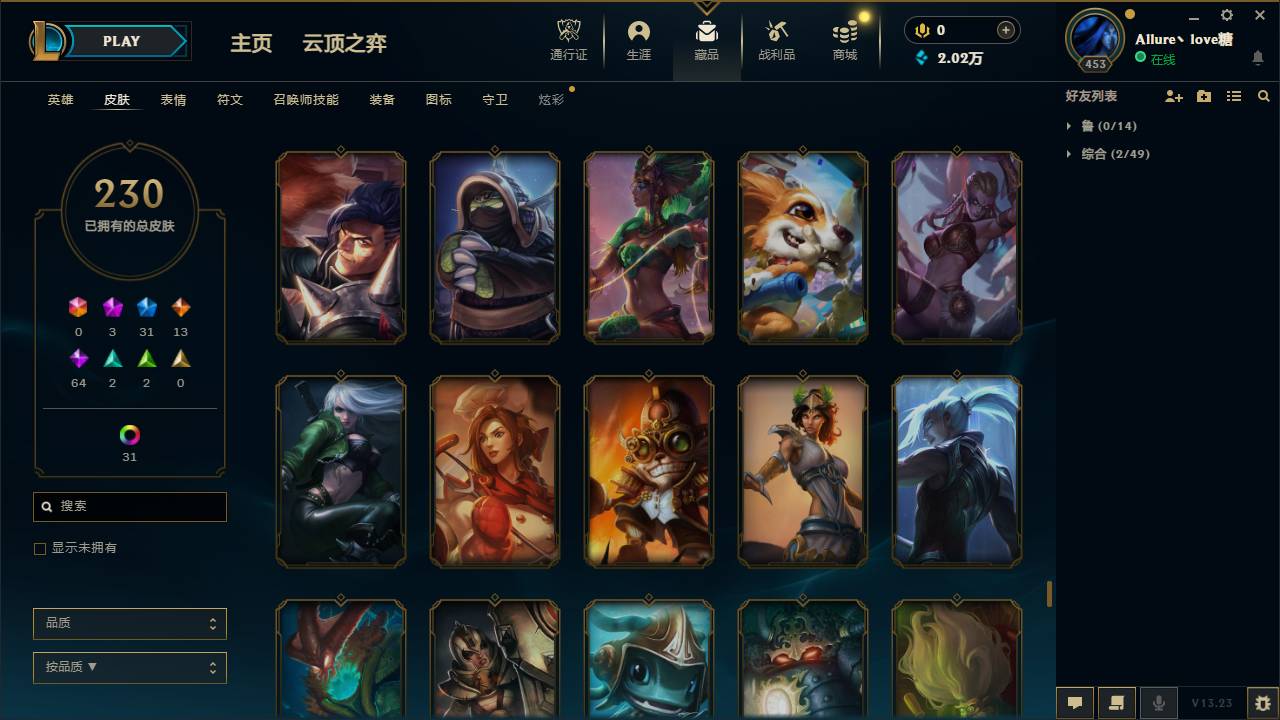
Task: Enable the 显示未拥有 checkbox
Action: [x=40, y=548]
